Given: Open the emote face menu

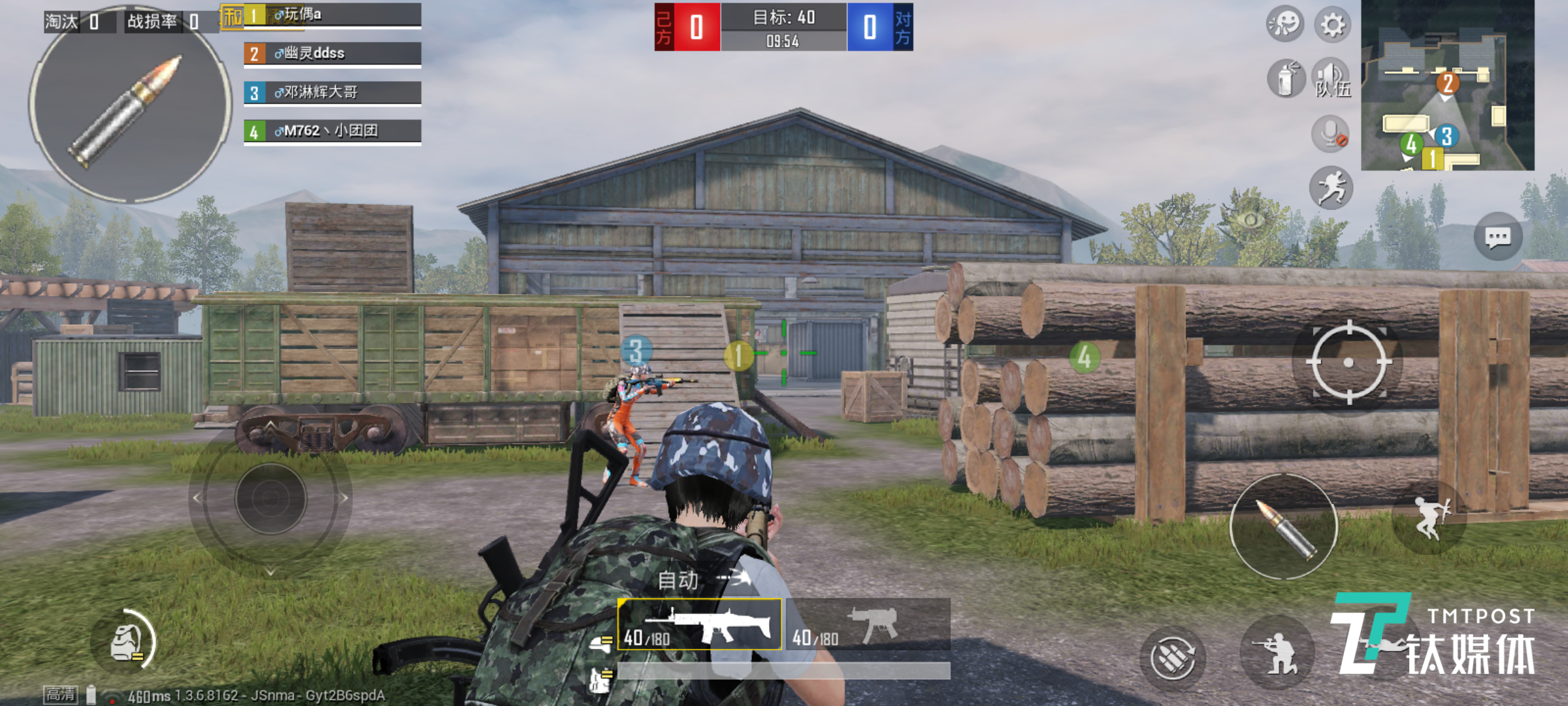Looking at the screenshot, I should pyautogui.click(x=1284, y=25).
